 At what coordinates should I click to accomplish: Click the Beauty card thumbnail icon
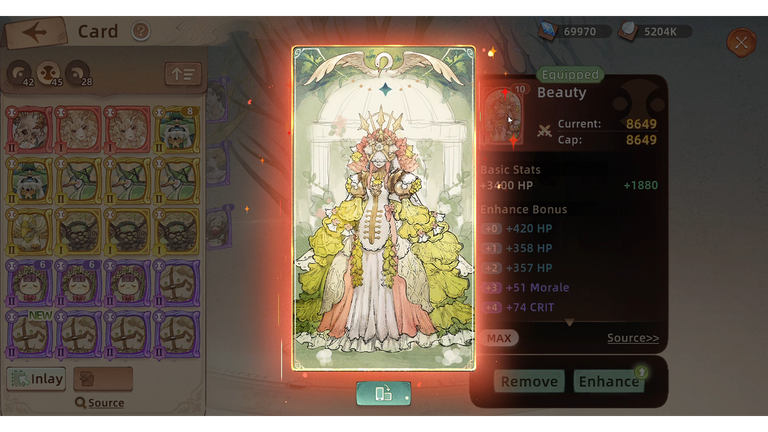(503, 115)
